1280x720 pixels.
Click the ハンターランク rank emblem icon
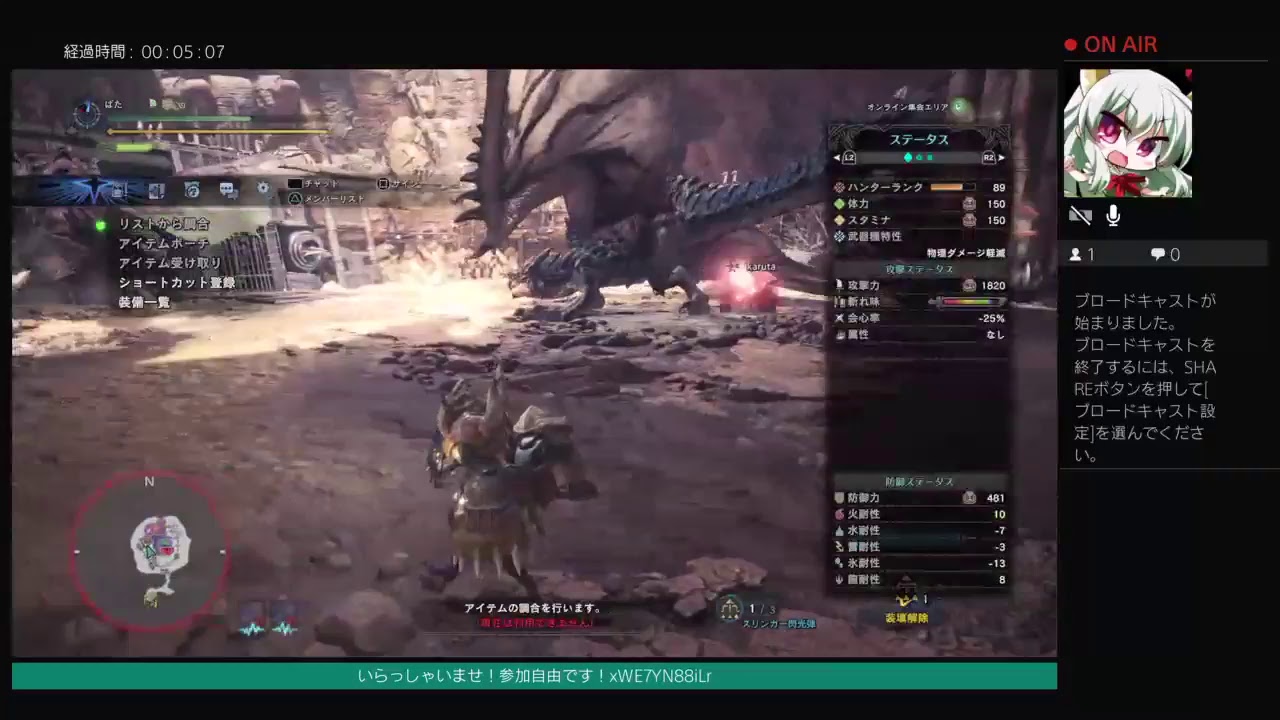pyautogui.click(x=839, y=187)
